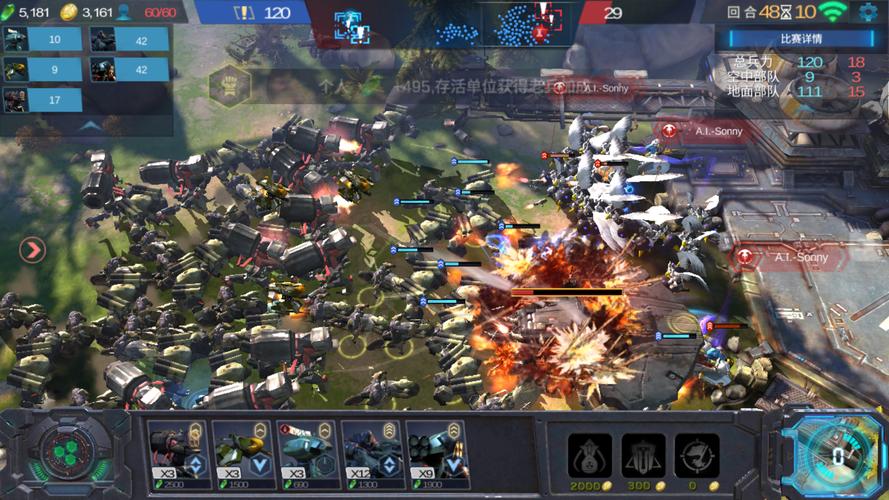Expand the left side panel arrow
Viewport: 889px width, 500px height.
point(32,250)
